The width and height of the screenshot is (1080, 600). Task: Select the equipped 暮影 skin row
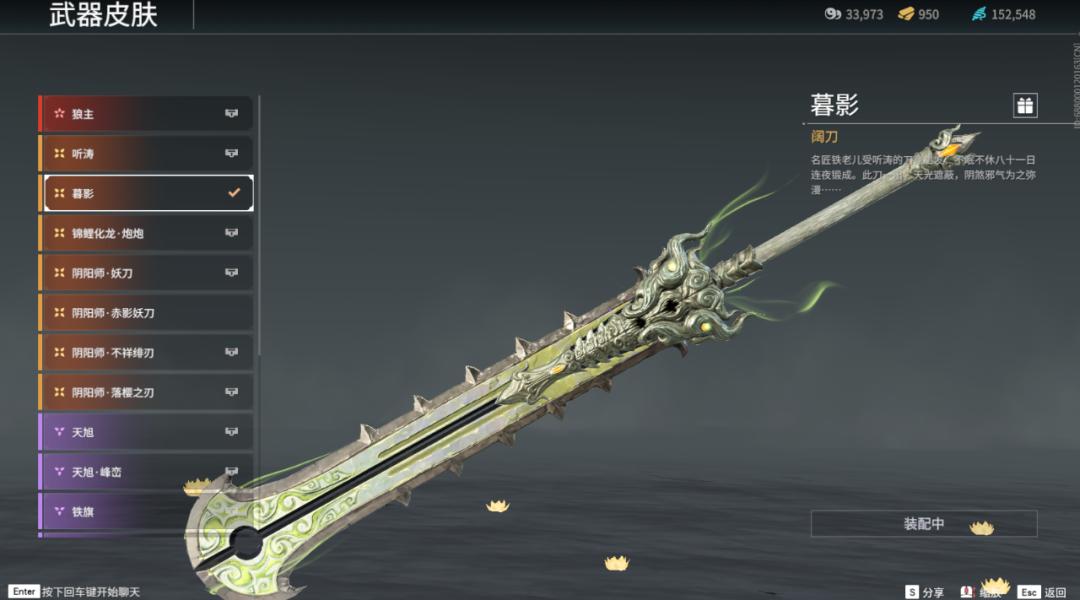146,193
